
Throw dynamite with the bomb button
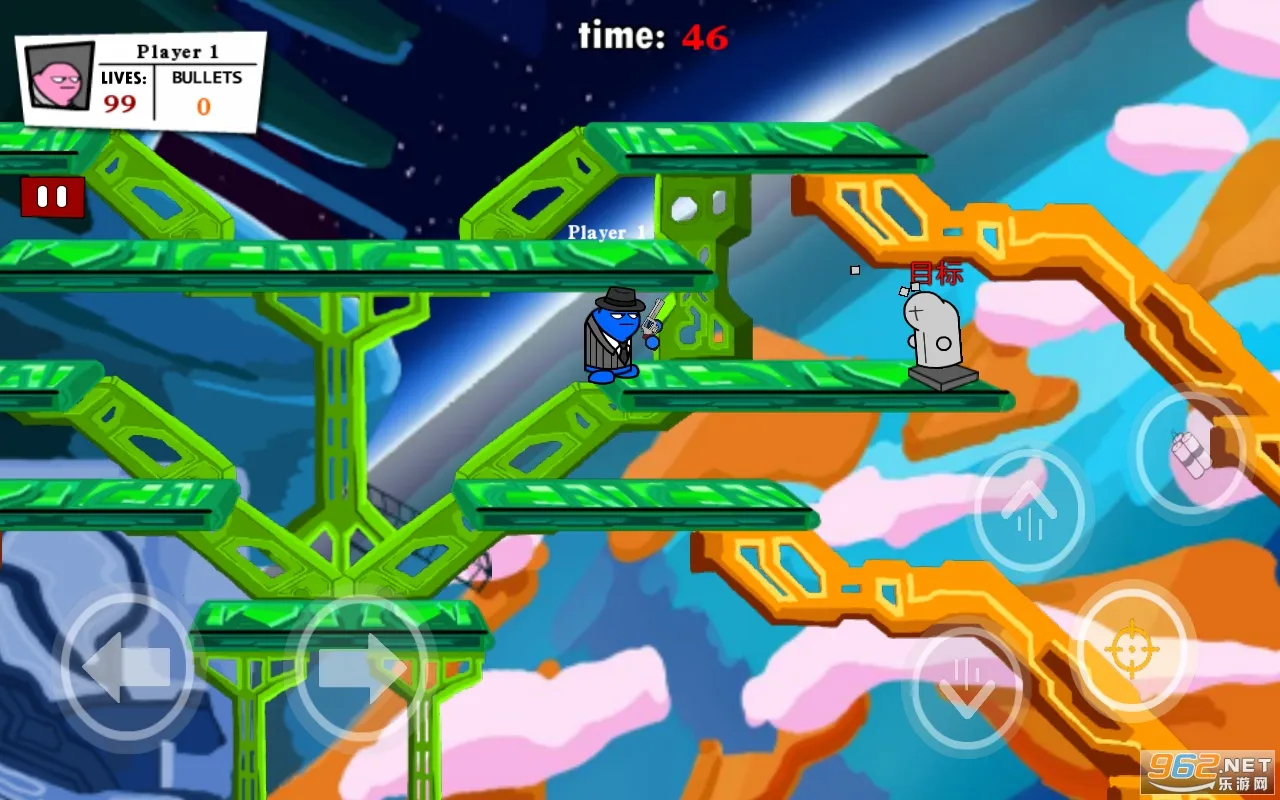tap(1191, 453)
